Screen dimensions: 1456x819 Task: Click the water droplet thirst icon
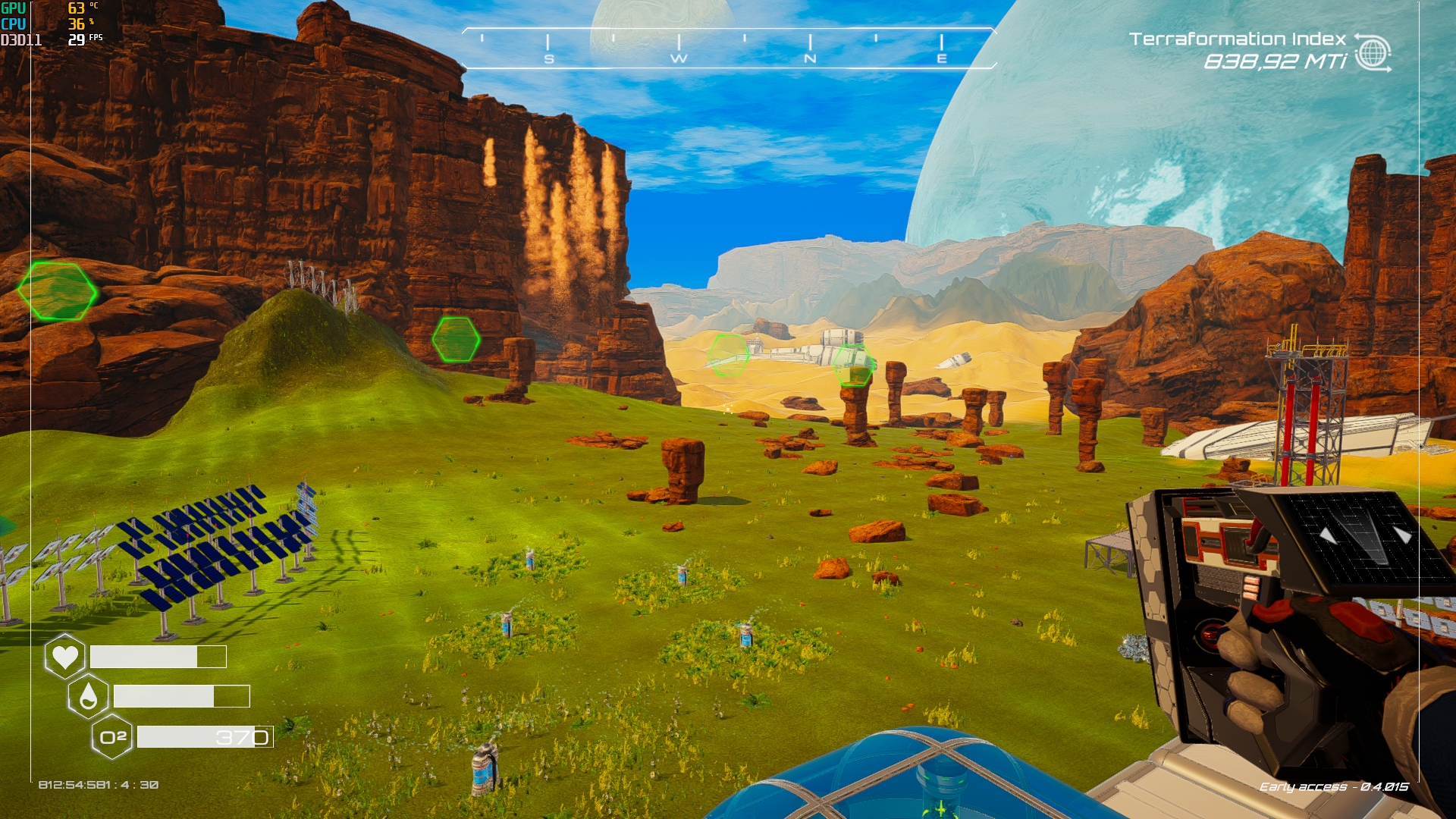89,696
